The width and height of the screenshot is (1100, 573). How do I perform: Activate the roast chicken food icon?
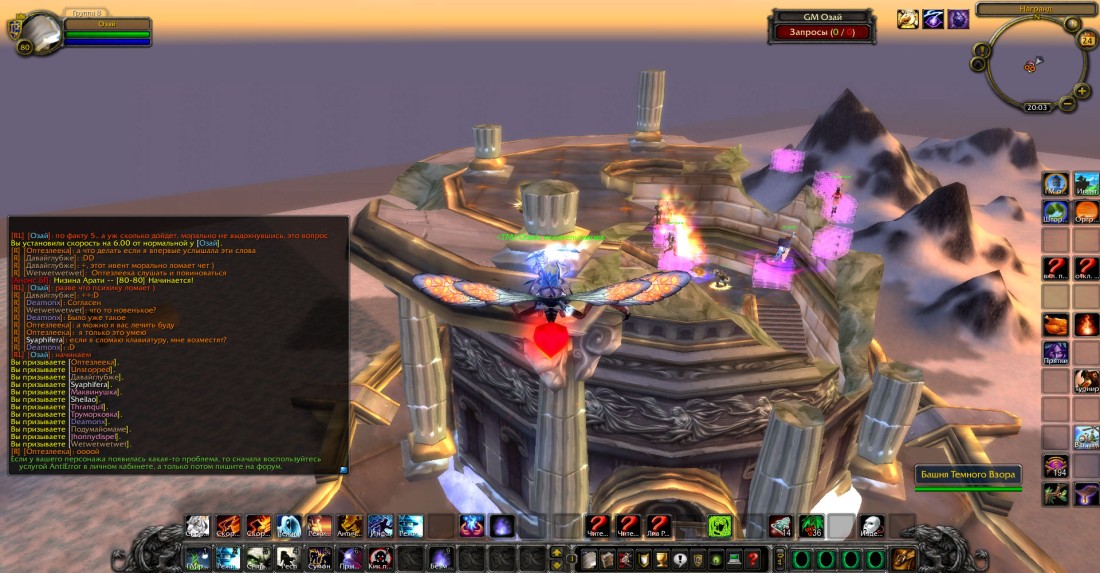pyautogui.click(x=1056, y=324)
